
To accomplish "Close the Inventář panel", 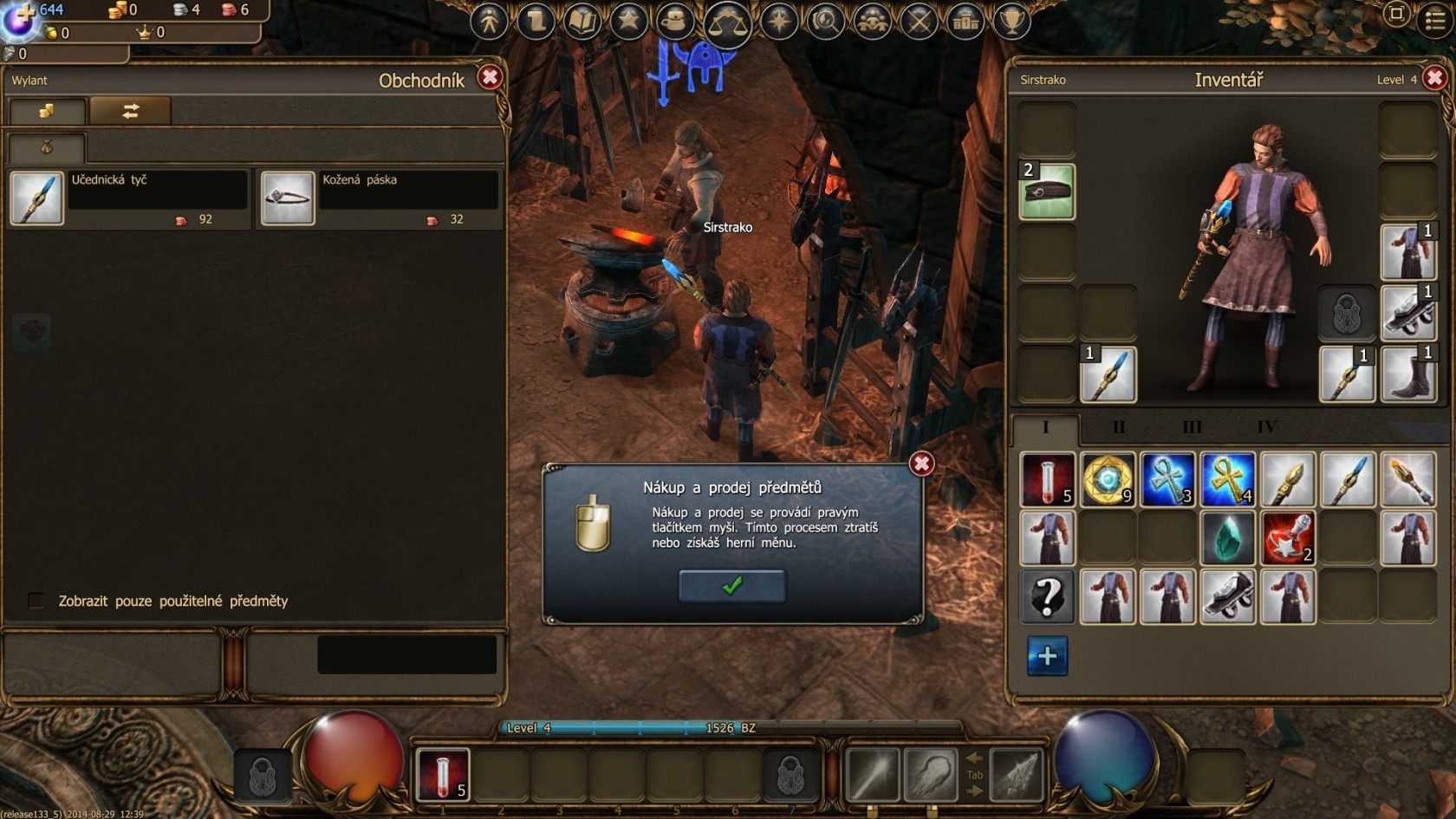I will point(1435,79).
